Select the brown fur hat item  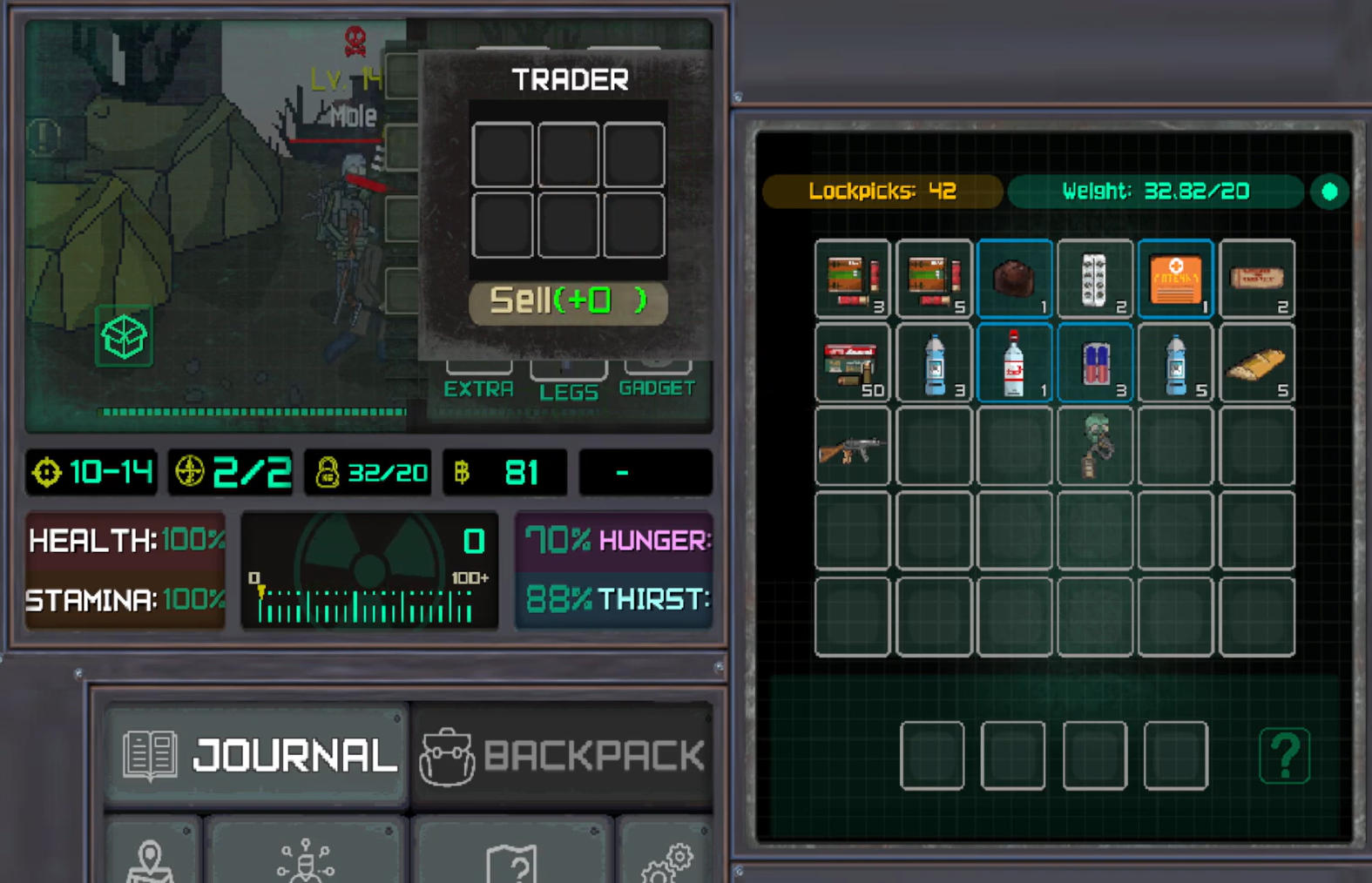(1014, 279)
